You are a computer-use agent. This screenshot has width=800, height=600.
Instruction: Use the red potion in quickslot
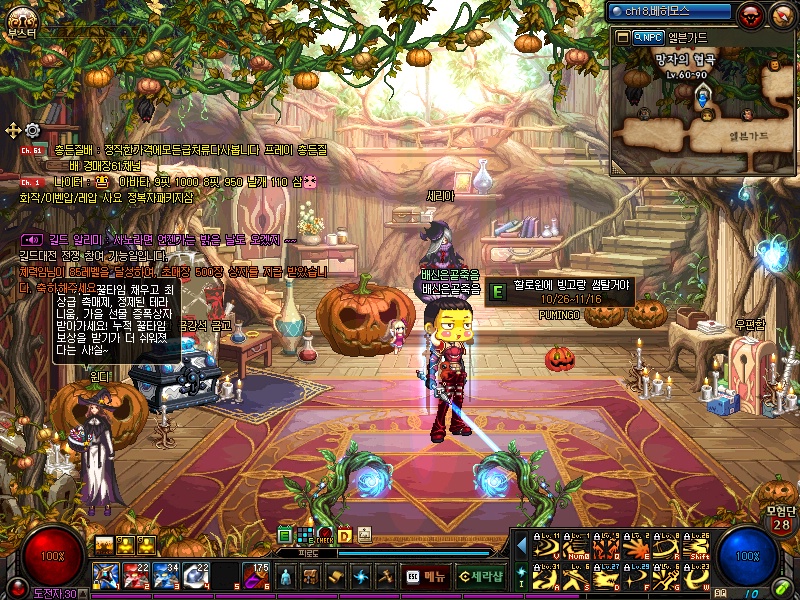point(137,575)
